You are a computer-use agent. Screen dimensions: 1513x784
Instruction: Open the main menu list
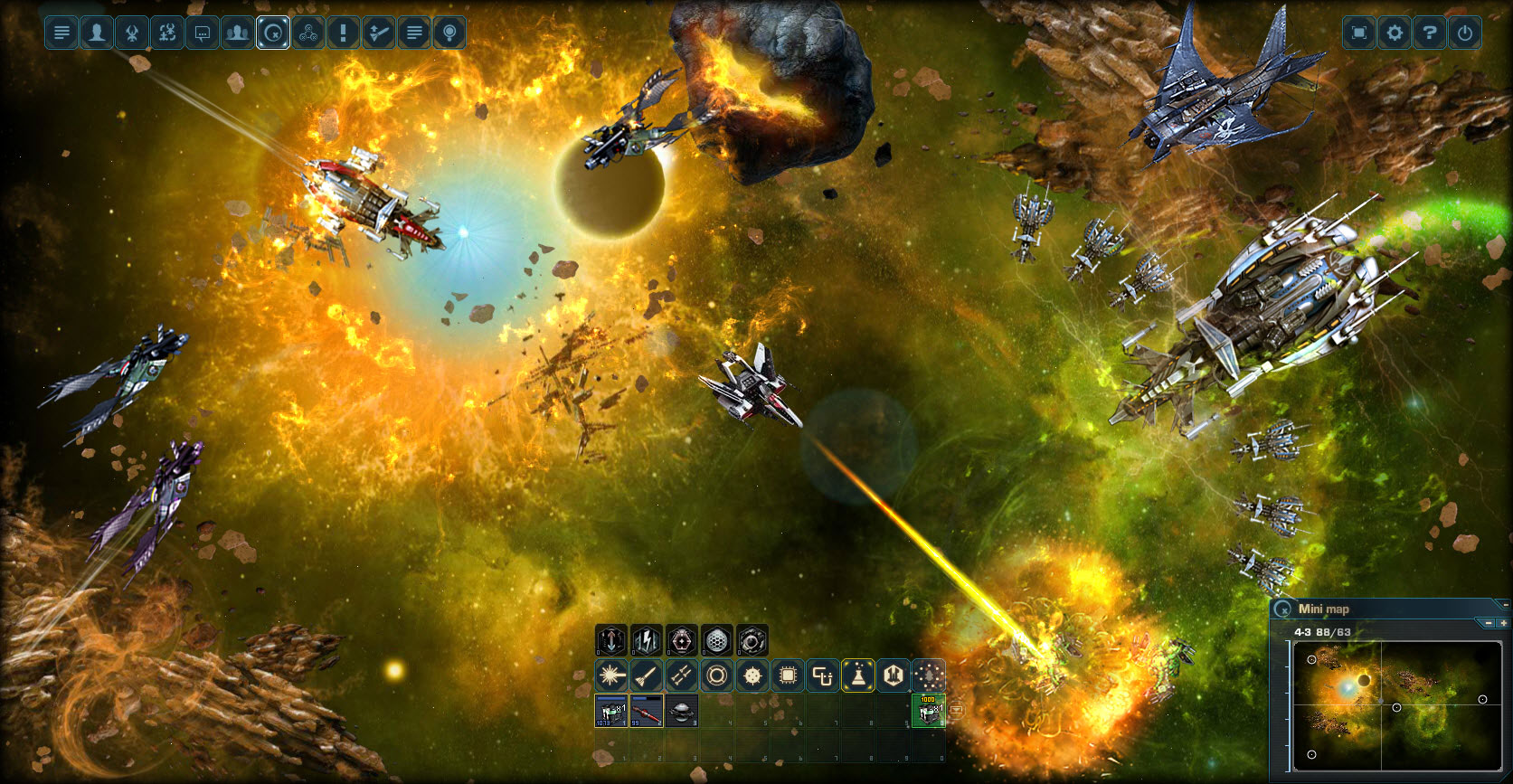pyautogui.click(x=61, y=33)
